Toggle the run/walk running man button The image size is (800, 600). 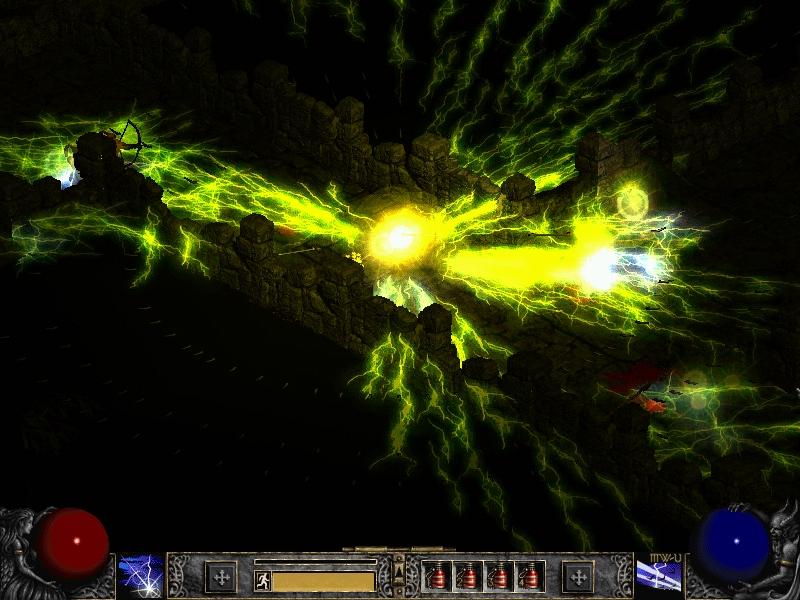pos(263,580)
